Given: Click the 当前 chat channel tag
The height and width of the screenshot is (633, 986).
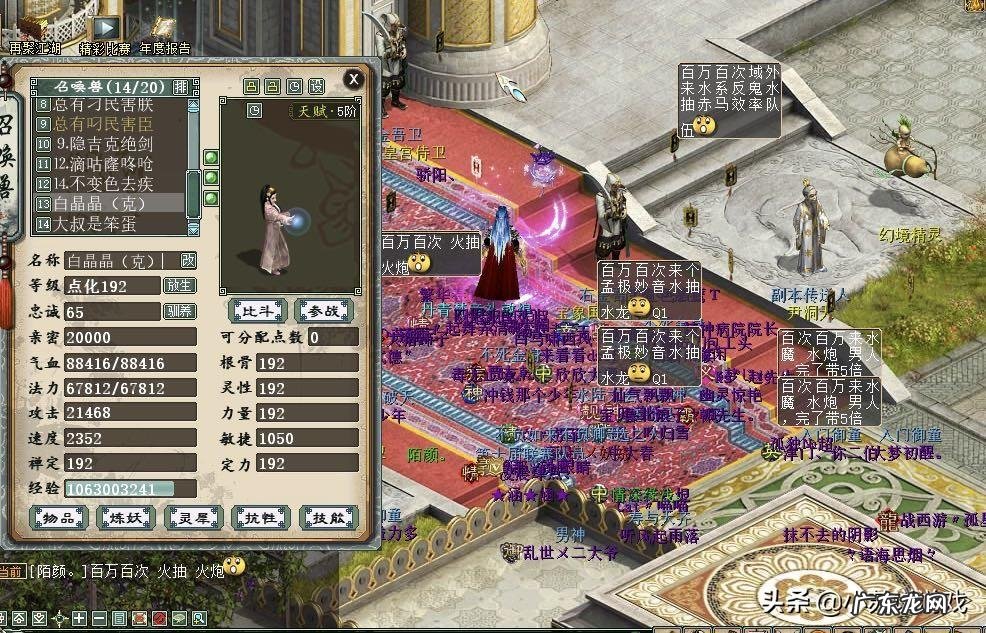Looking at the screenshot, I should (x=12, y=570).
